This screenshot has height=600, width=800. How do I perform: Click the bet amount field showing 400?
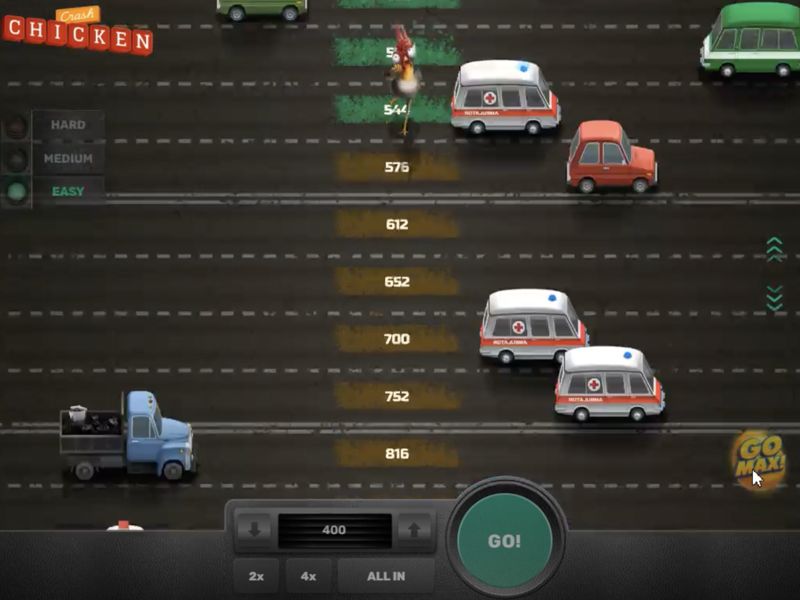[334, 530]
